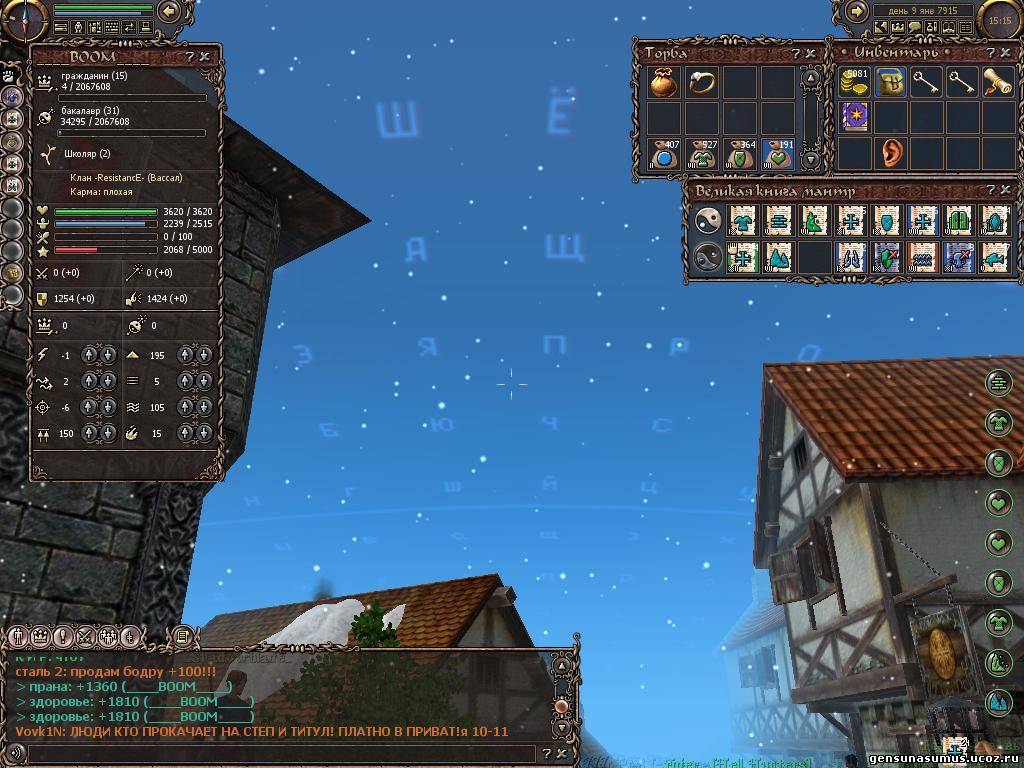Click the yellow arrow button by the date
The height and width of the screenshot is (768, 1024).
point(857,11)
